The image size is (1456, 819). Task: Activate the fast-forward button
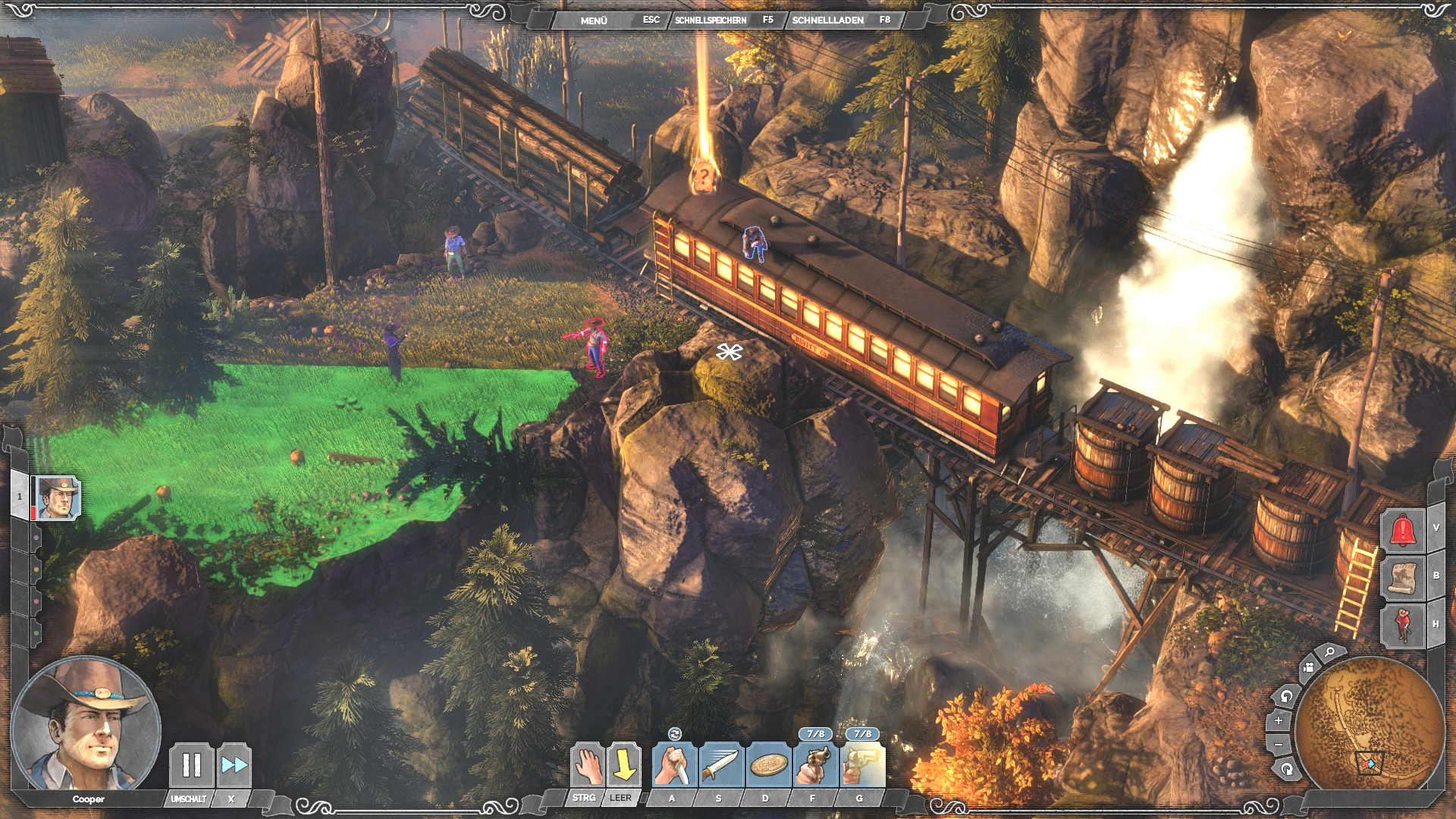(x=234, y=765)
